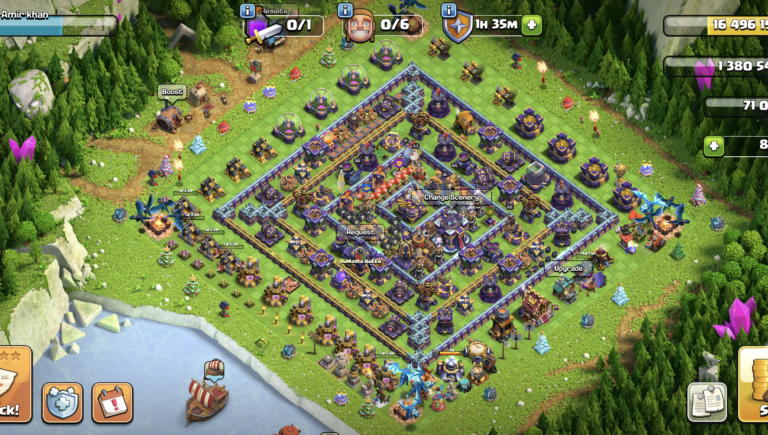
Task: Select the Change Scenery label
Action: coord(451,197)
